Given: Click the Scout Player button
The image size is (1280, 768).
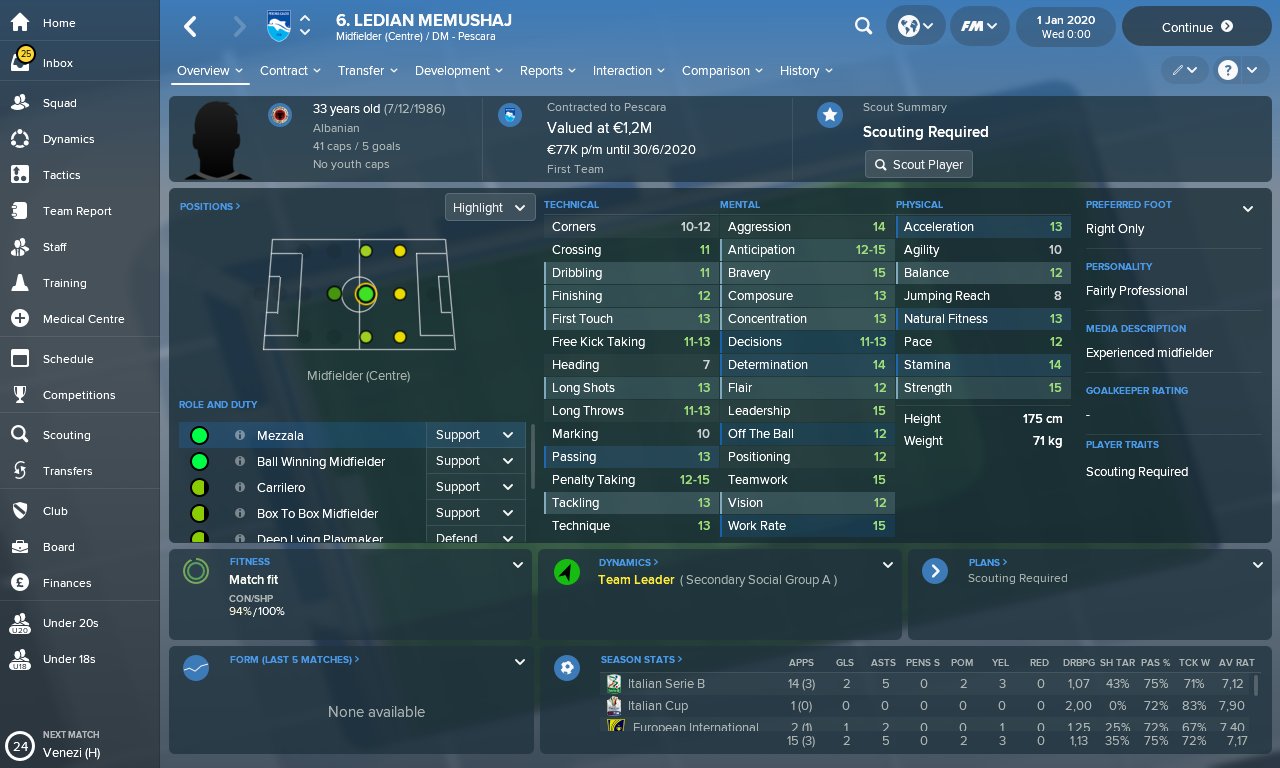Looking at the screenshot, I should pos(918,164).
